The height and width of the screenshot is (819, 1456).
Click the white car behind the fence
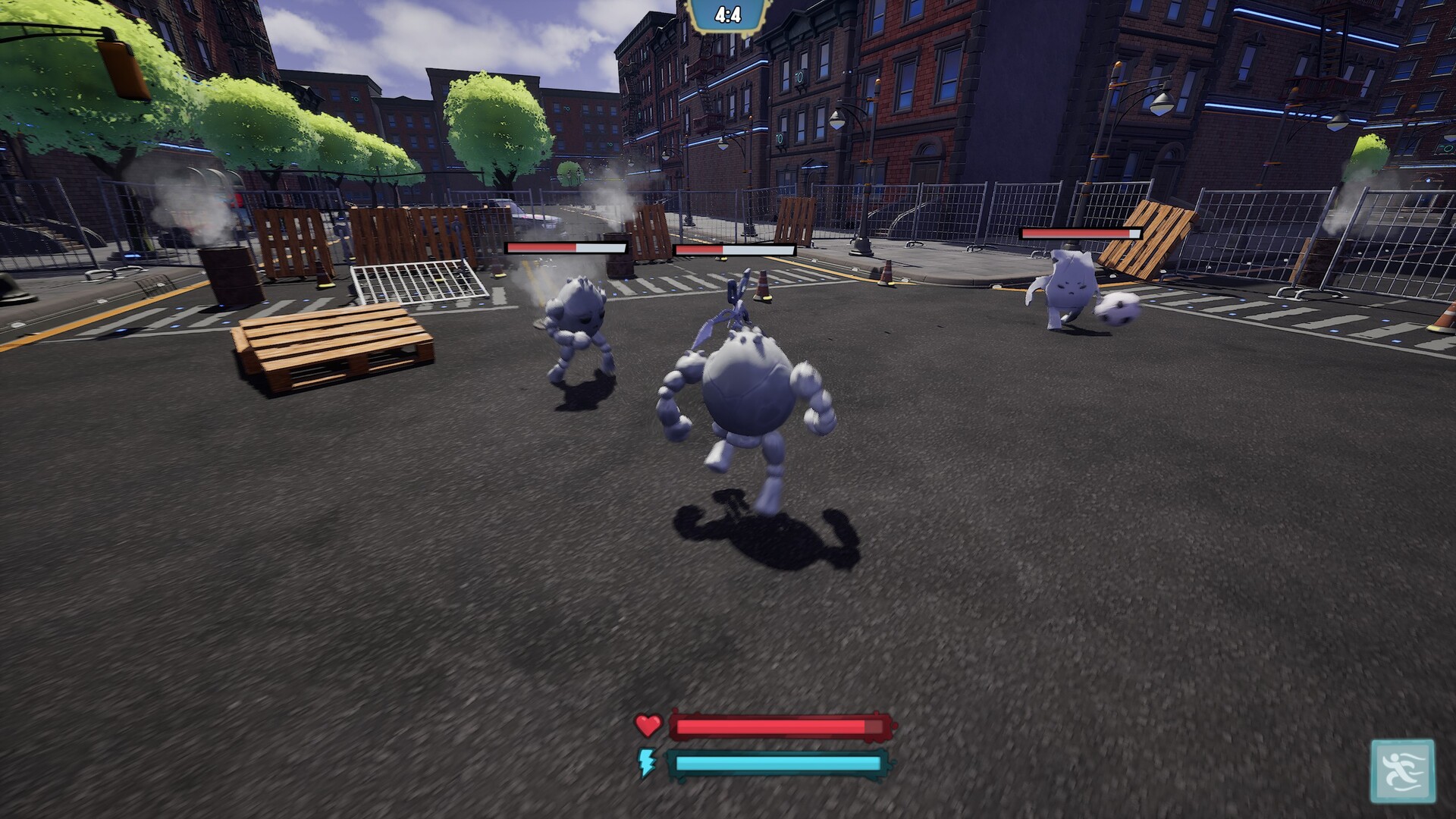point(531,216)
